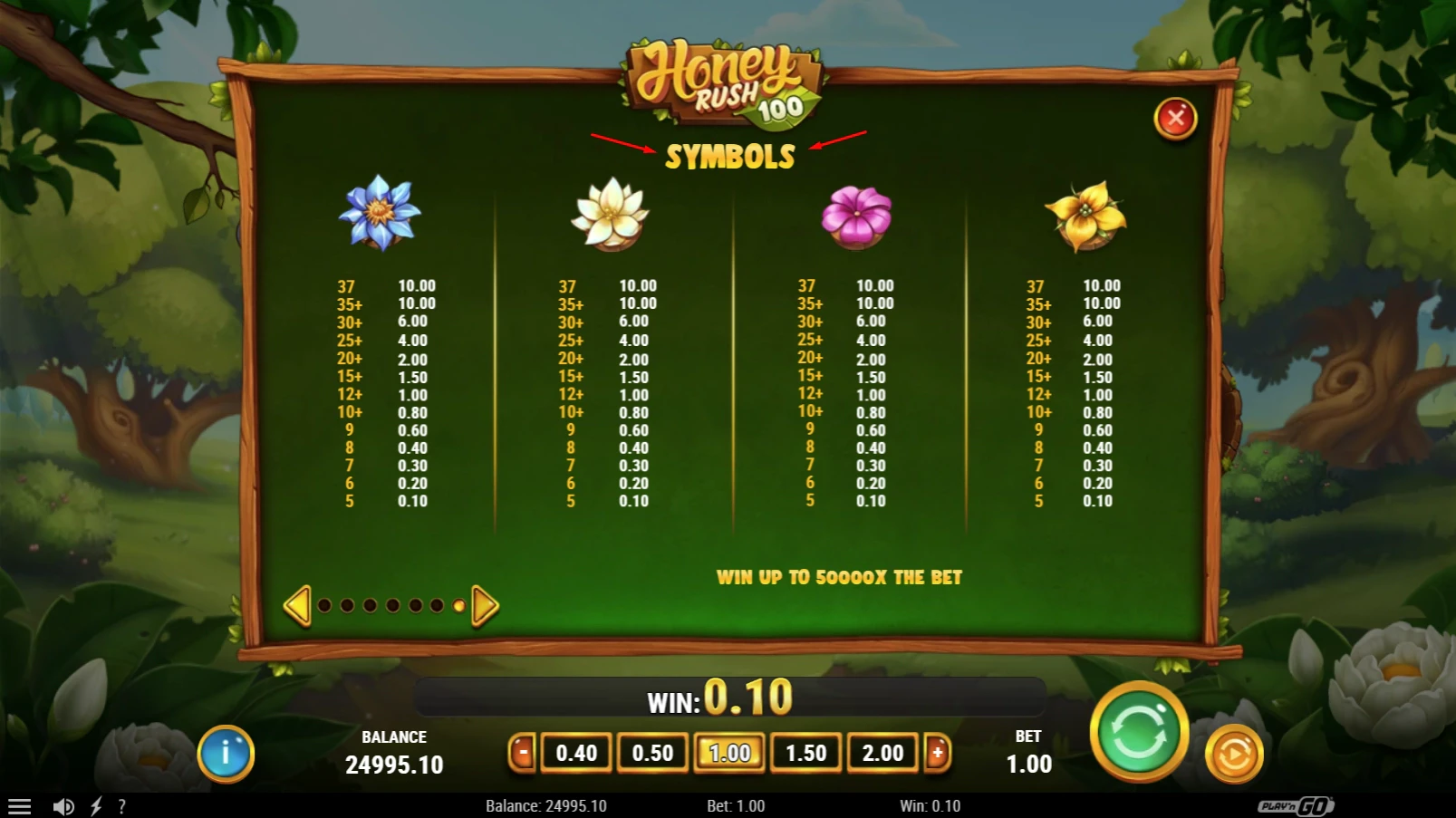Go back a paytable page with left arrow
Viewport: 1456px width, 818px height.
coord(299,605)
